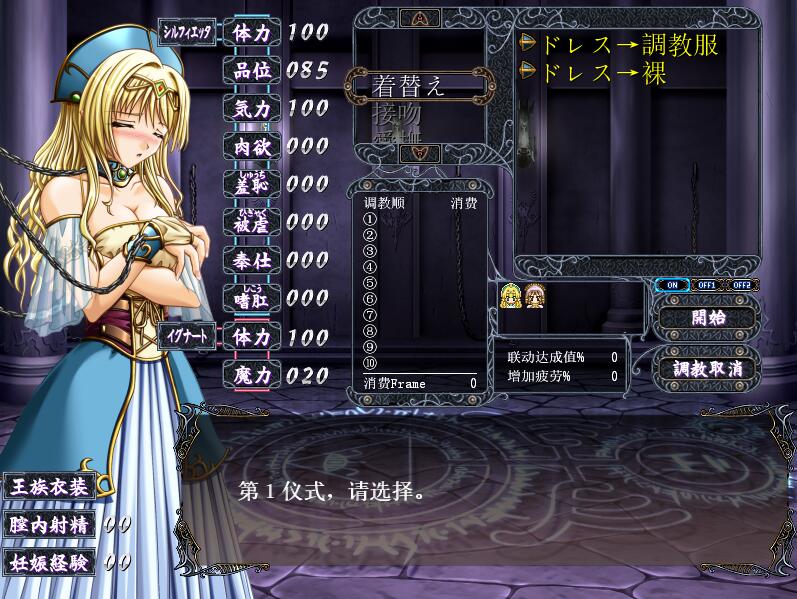Screen dimensions: 797x599
Task: Set the mode toggle to OFF1
Action: [x=707, y=285]
